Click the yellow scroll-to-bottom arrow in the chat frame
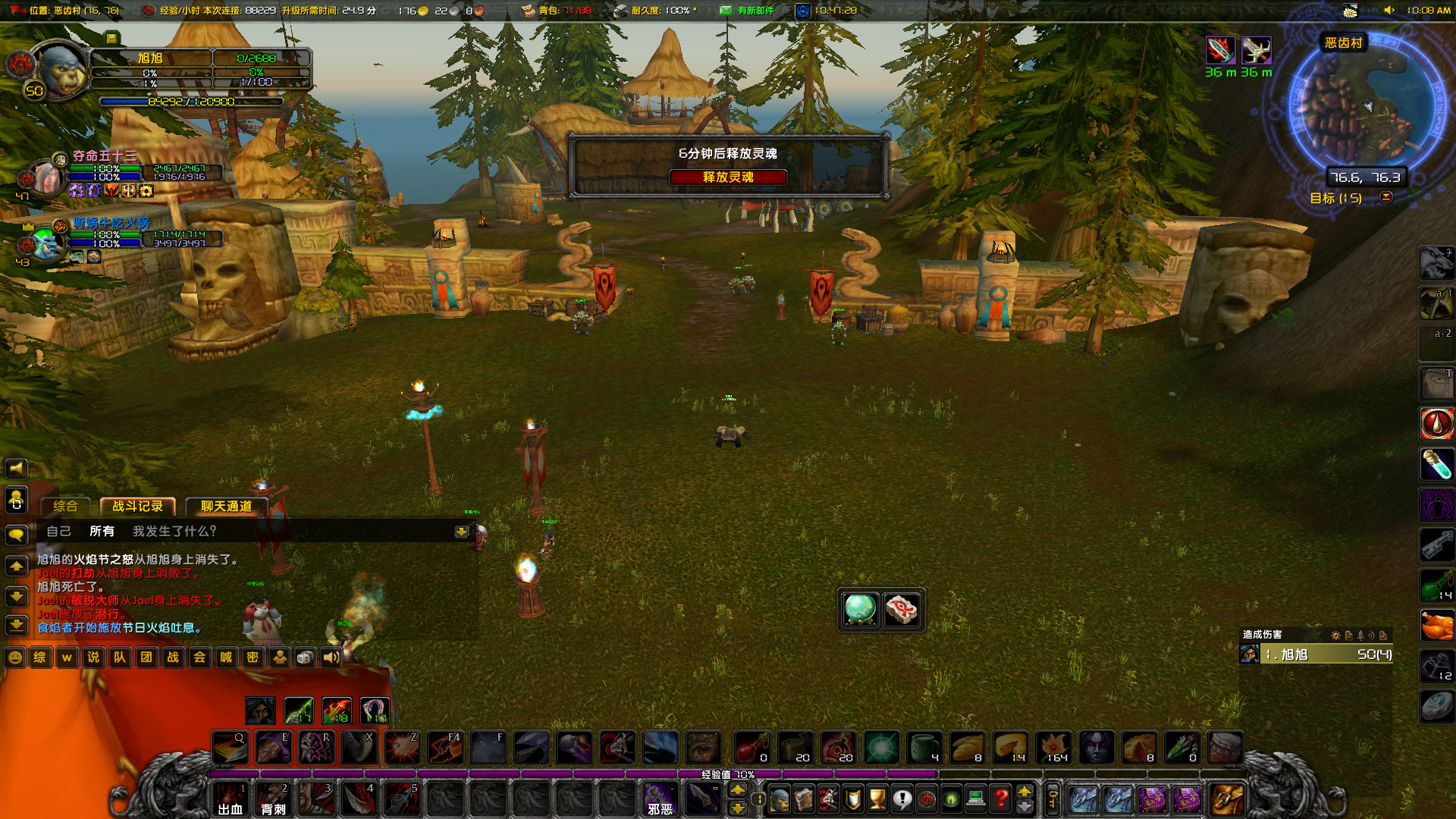 (x=461, y=532)
